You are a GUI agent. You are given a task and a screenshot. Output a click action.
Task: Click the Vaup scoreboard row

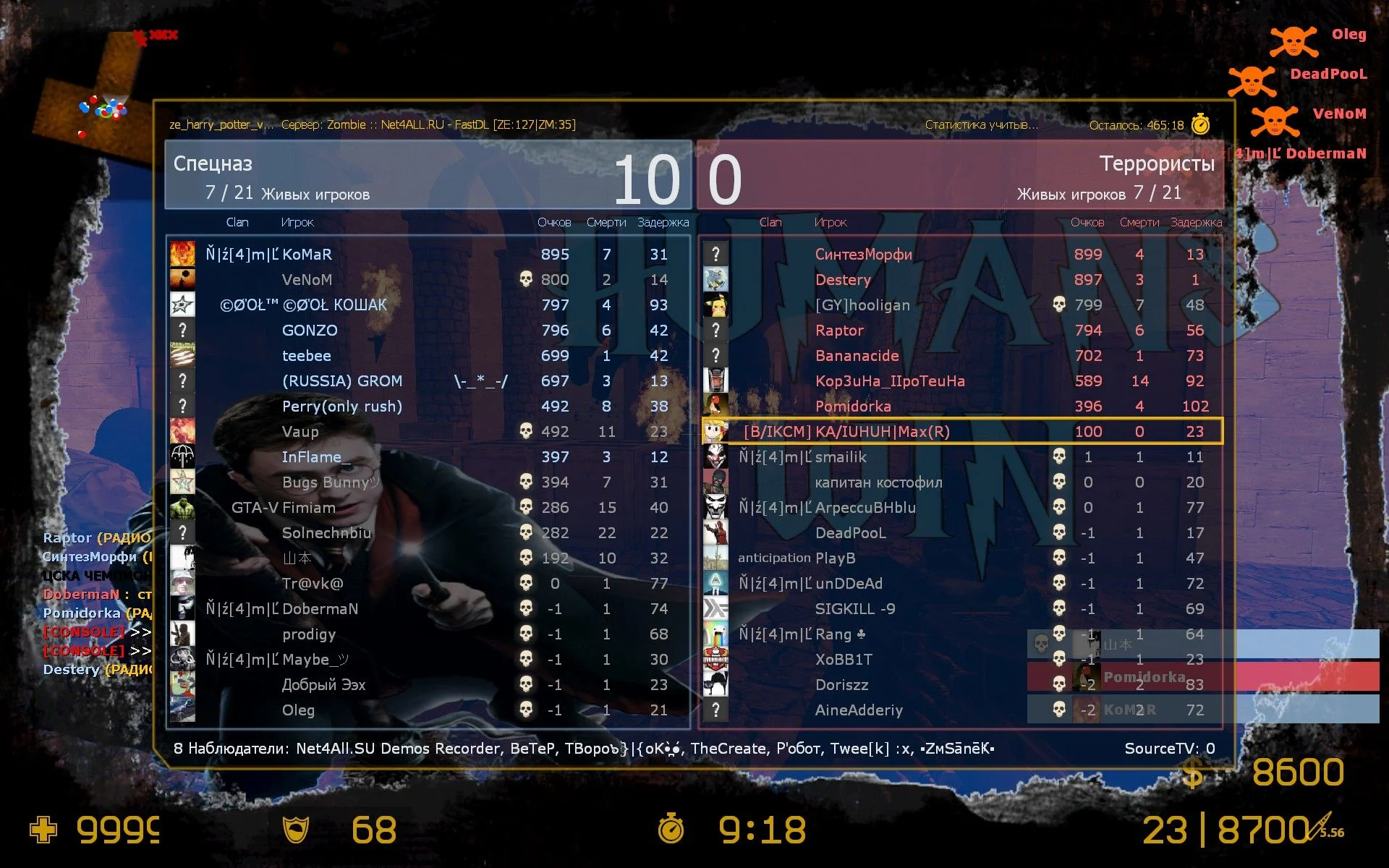point(300,432)
